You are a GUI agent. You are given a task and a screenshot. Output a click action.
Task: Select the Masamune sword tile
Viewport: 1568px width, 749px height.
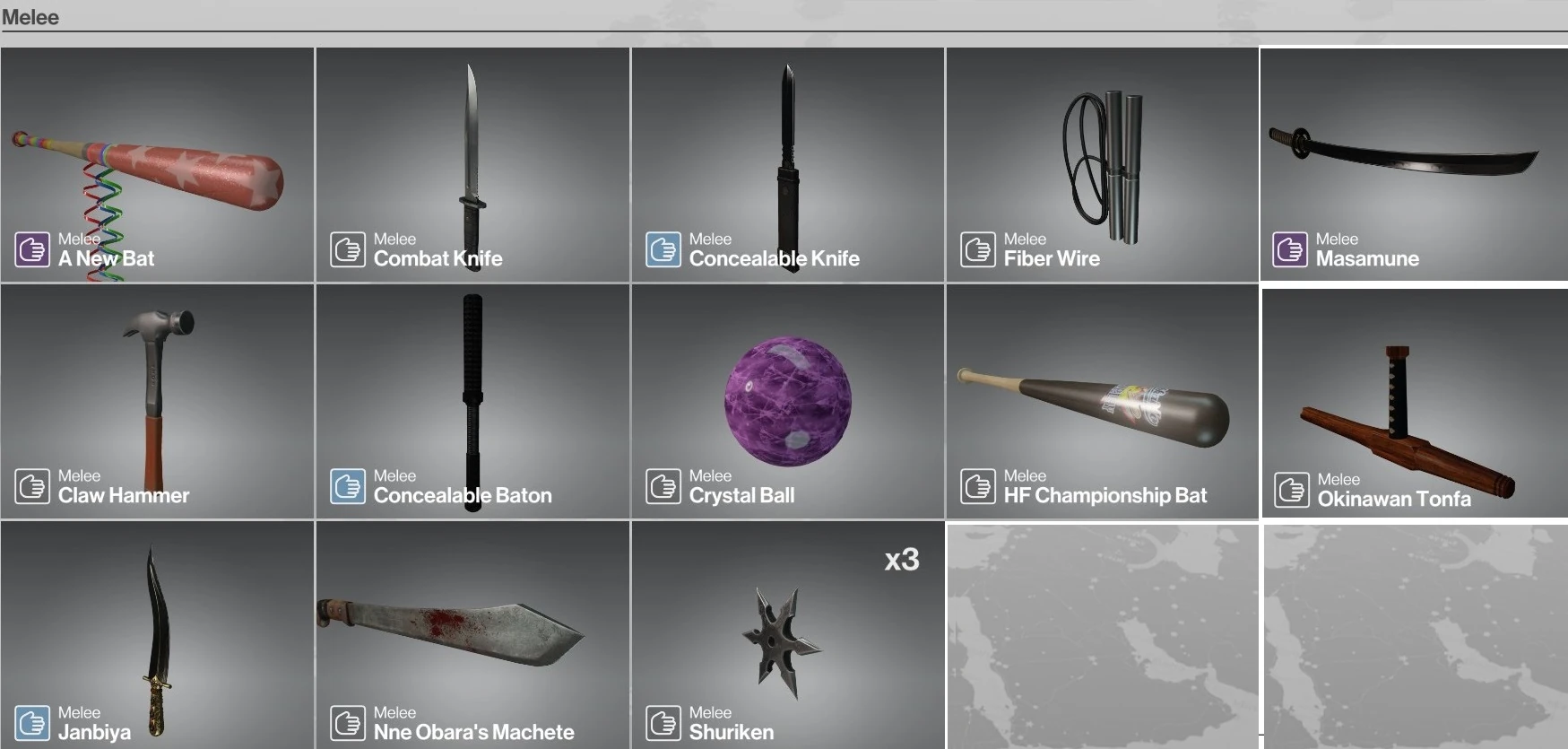point(1413,164)
